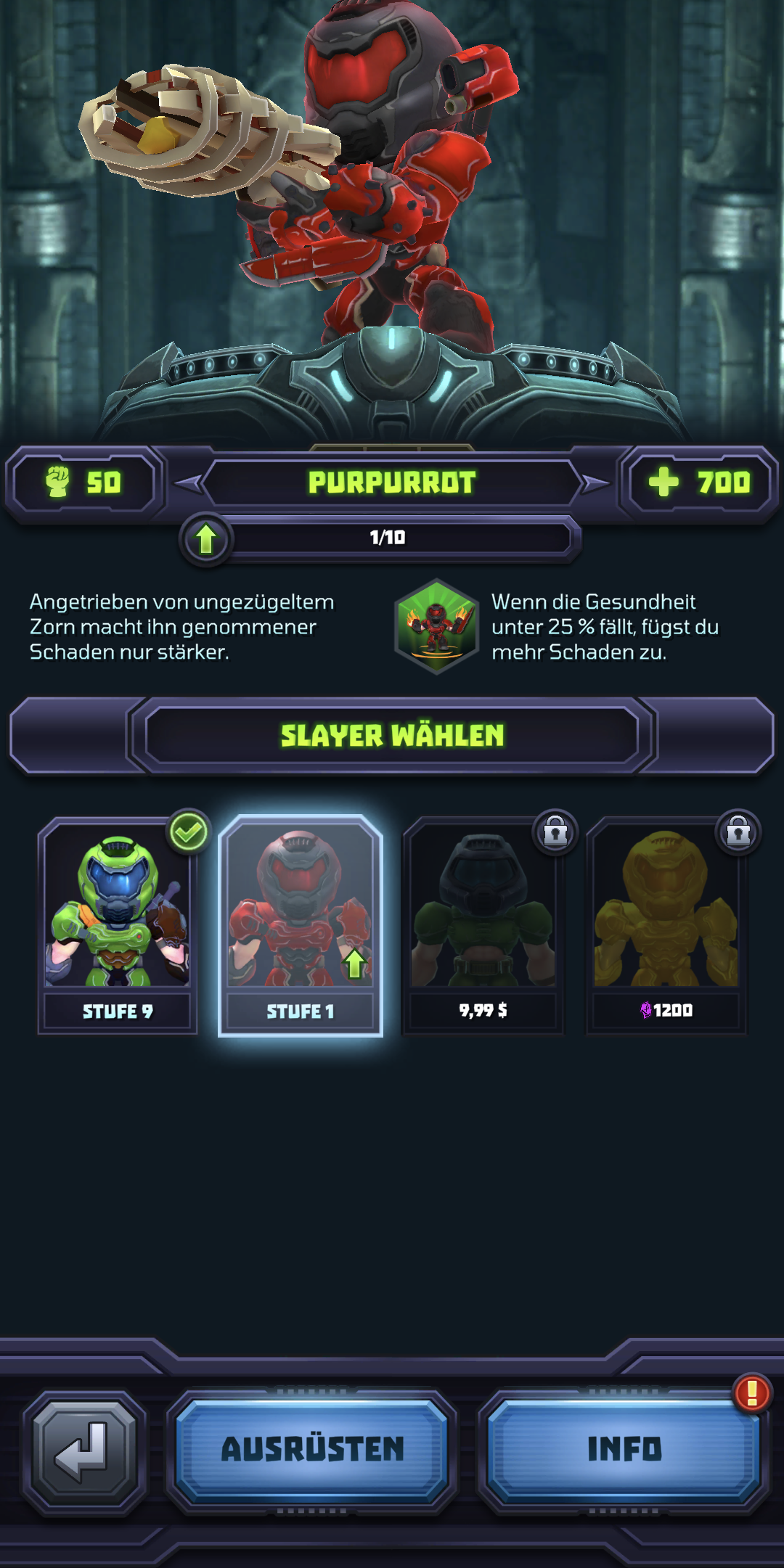Show the next slayer with the right arrow
This screenshot has height=1568, width=784.
595,483
